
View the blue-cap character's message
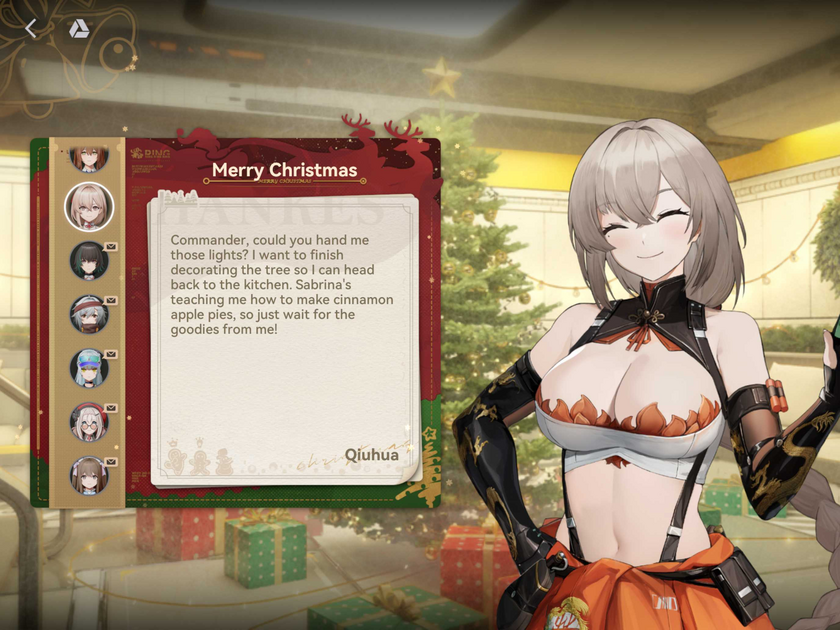pyautogui.click(x=89, y=368)
